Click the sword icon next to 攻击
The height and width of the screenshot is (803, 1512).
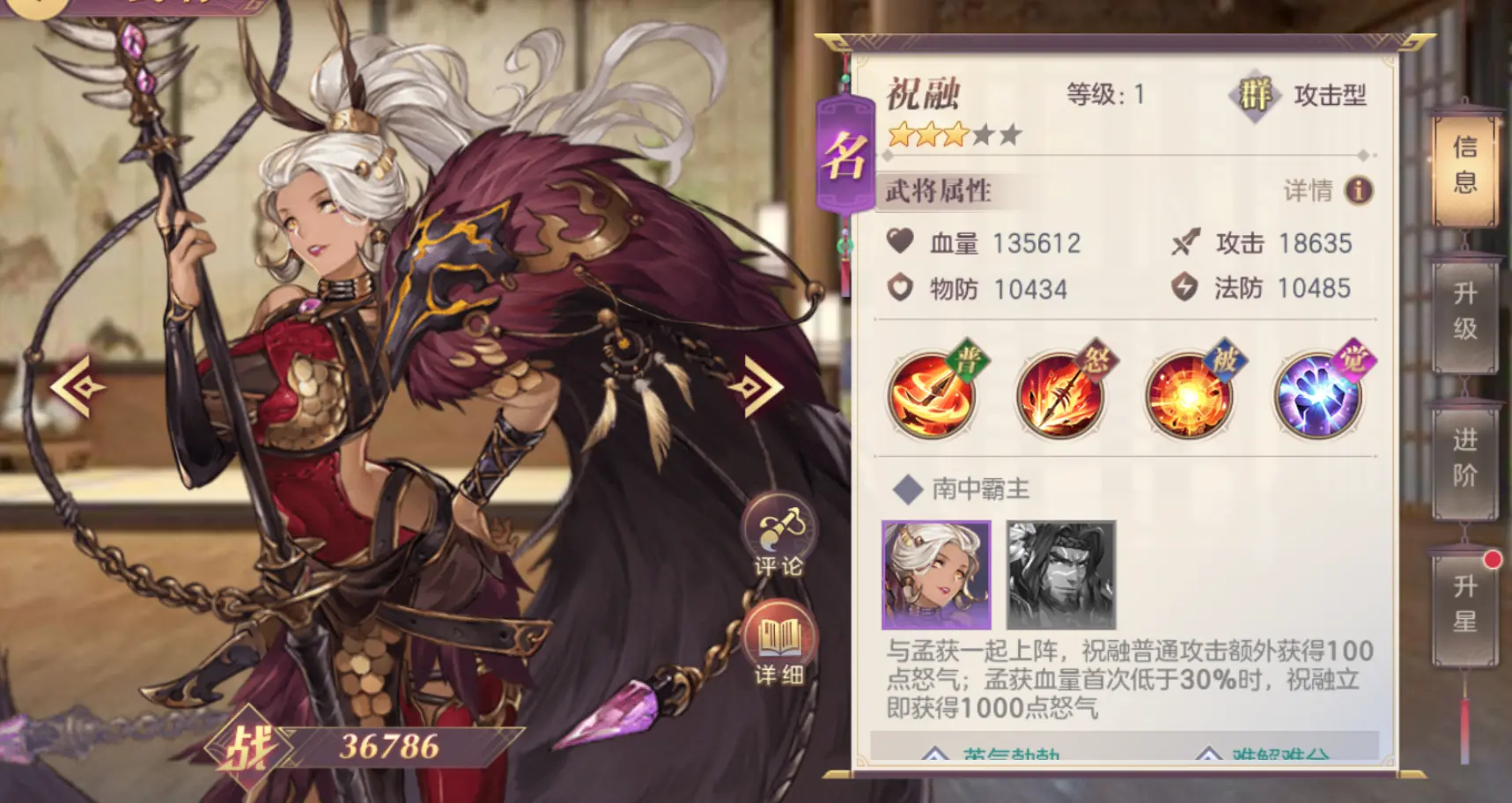tap(1187, 243)
